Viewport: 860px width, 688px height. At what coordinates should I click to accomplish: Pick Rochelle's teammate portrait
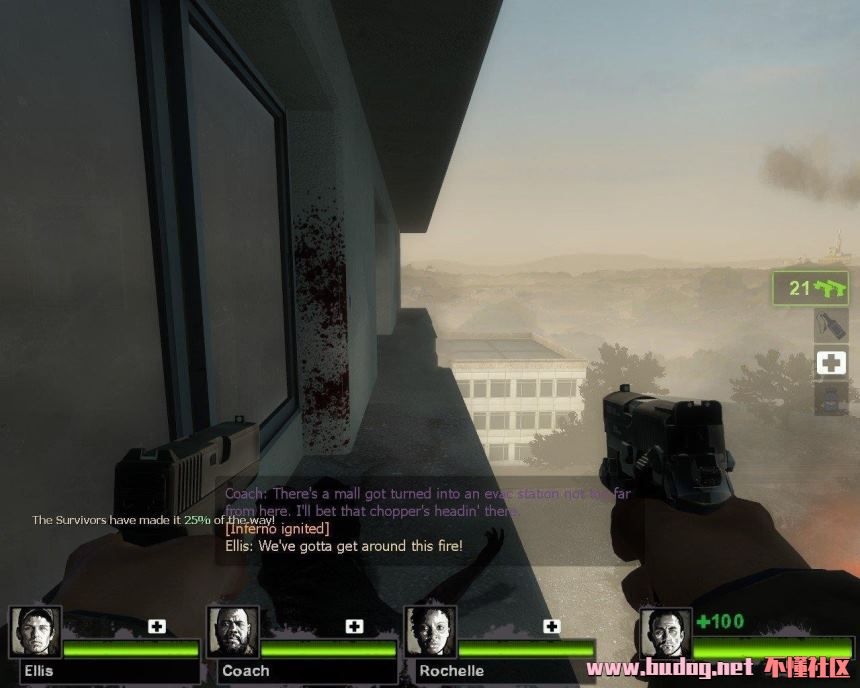(x=430, y=632)
